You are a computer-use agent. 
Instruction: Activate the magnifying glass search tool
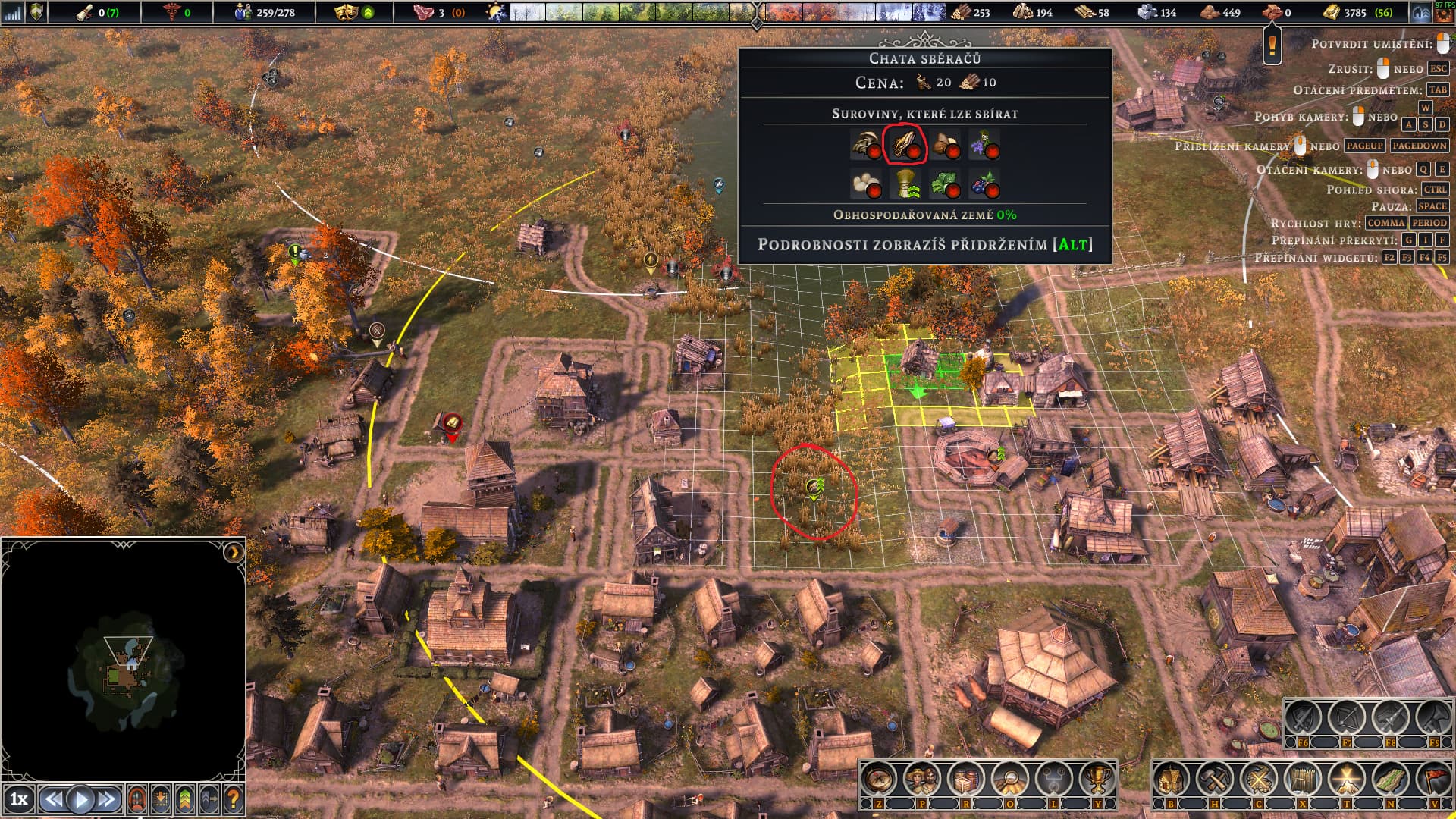tap(1009, 779)
